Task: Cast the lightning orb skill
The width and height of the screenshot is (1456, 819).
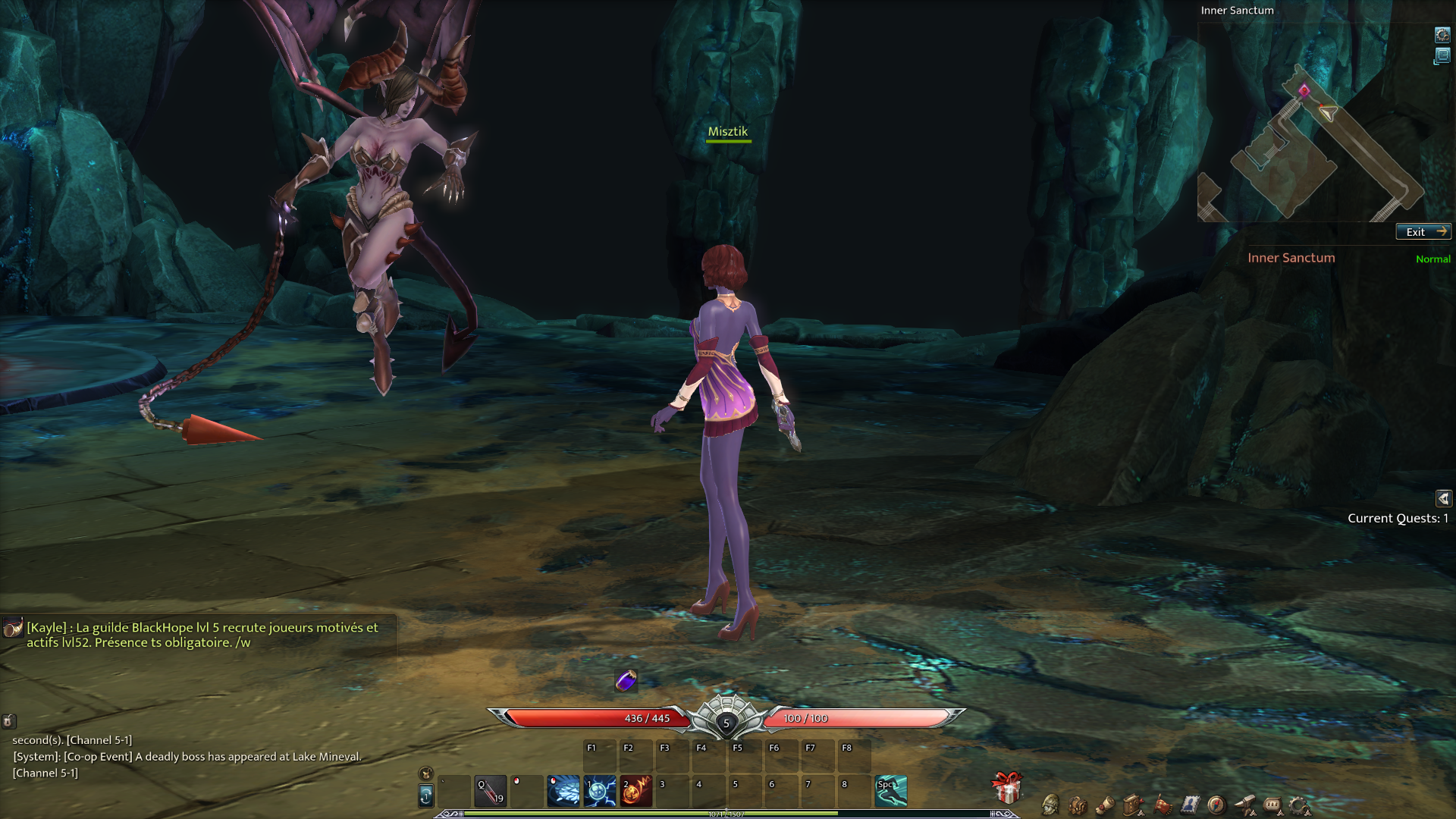Action: 600,791
